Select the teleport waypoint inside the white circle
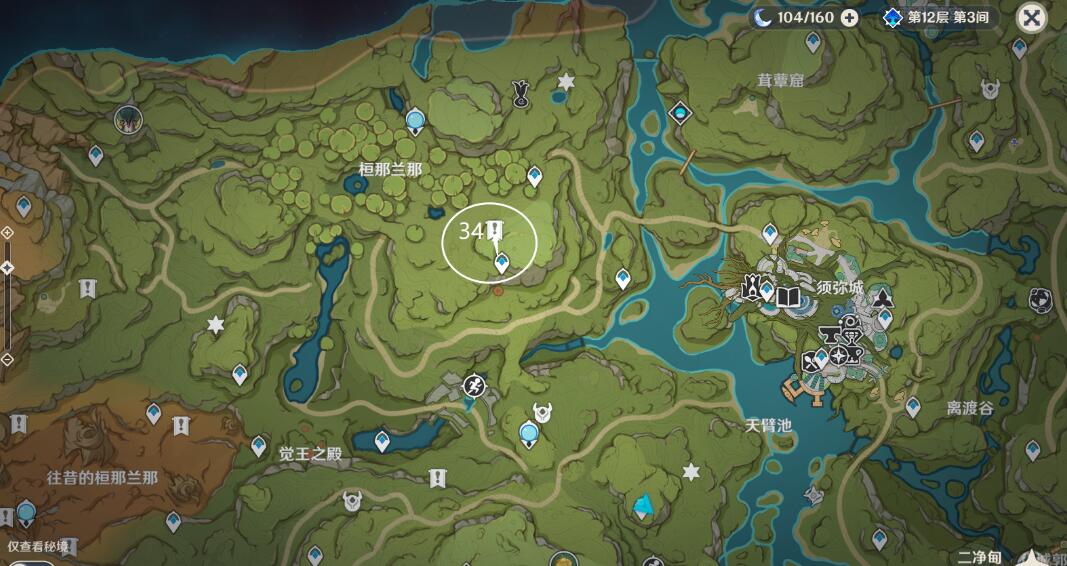 [502, 263]
